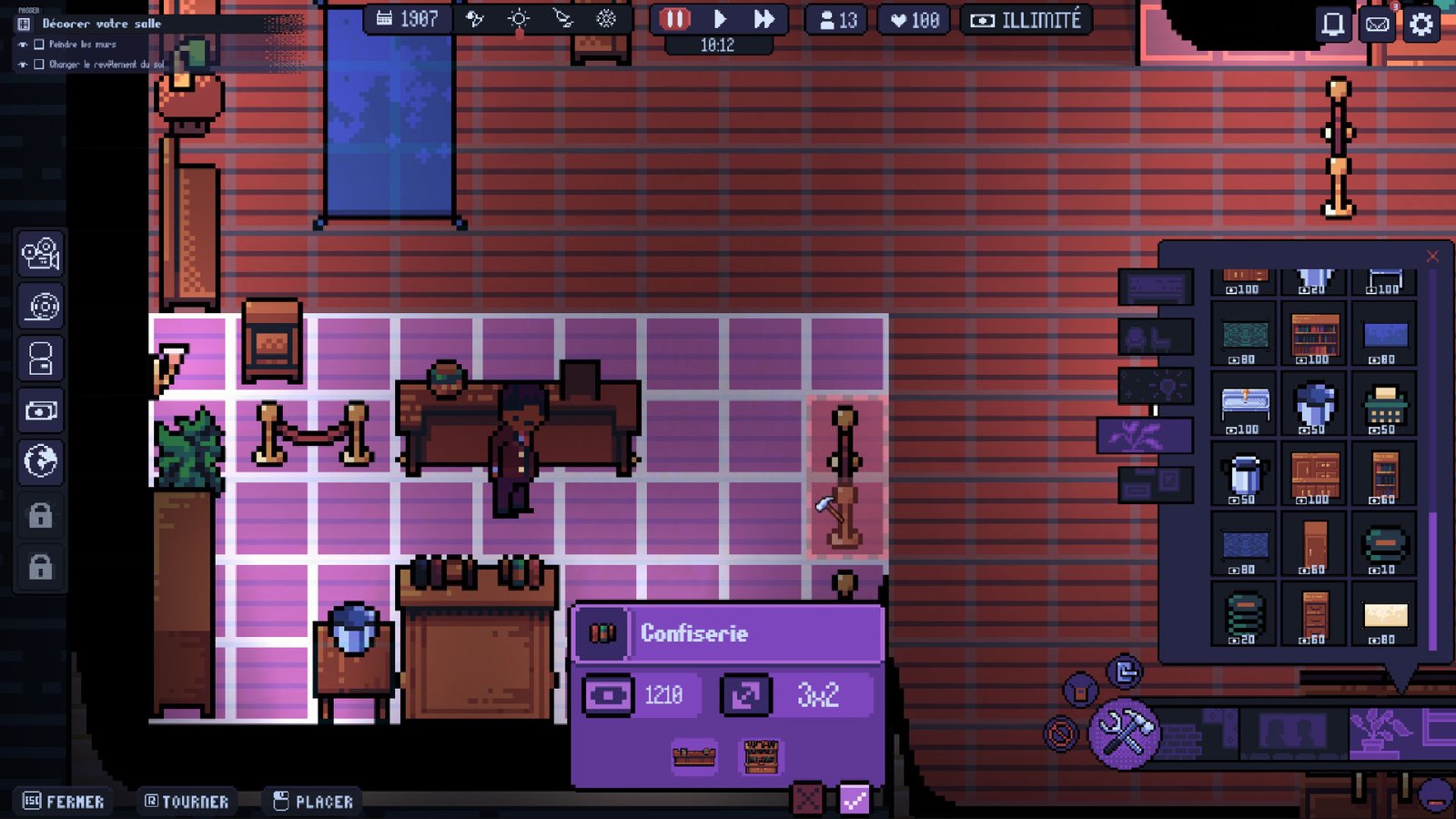Select the bookshelf item costing 100
The image size is (1456, 819).
pos(1315,337)
